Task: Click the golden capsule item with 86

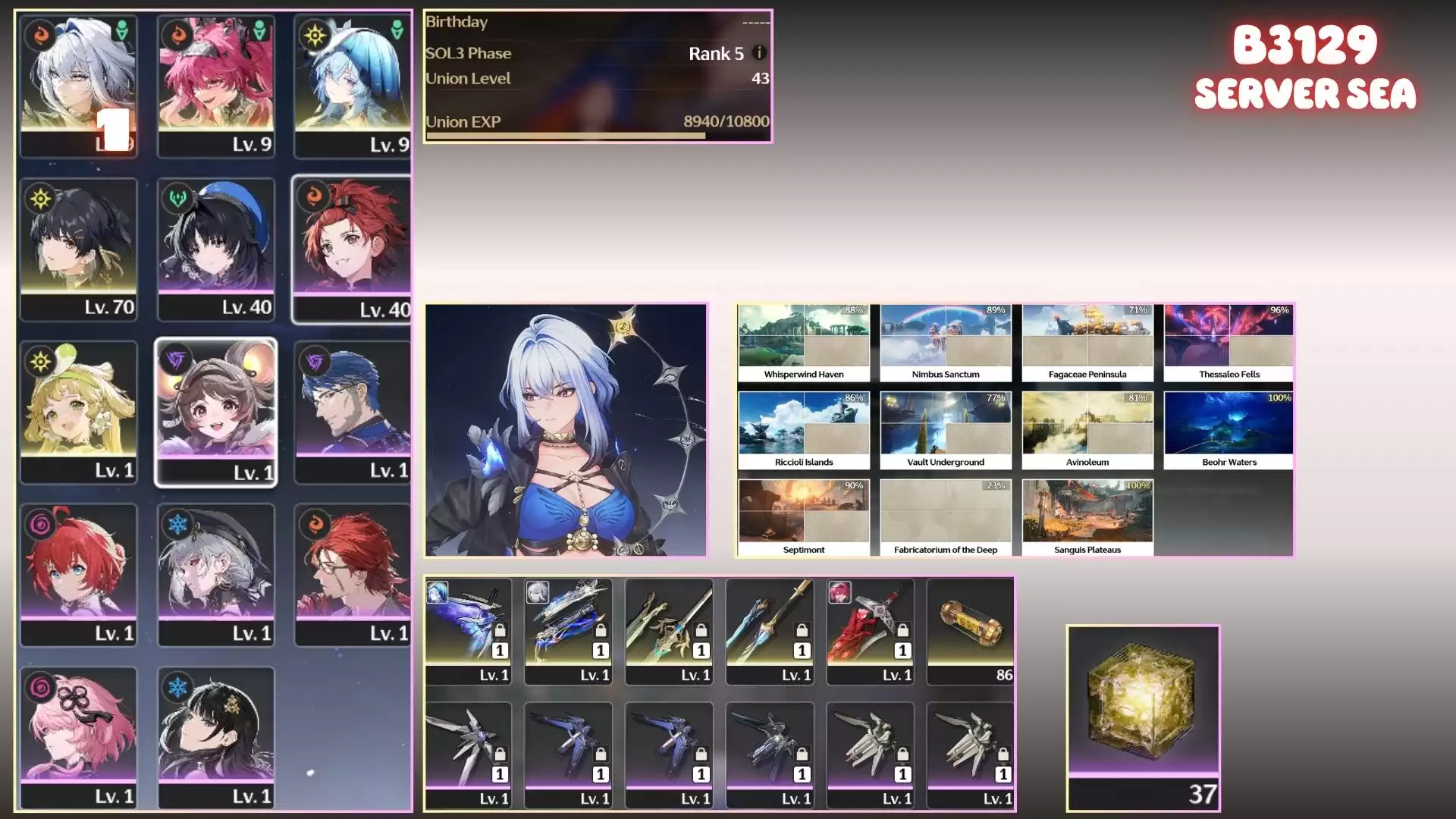Action: [970, 631]
